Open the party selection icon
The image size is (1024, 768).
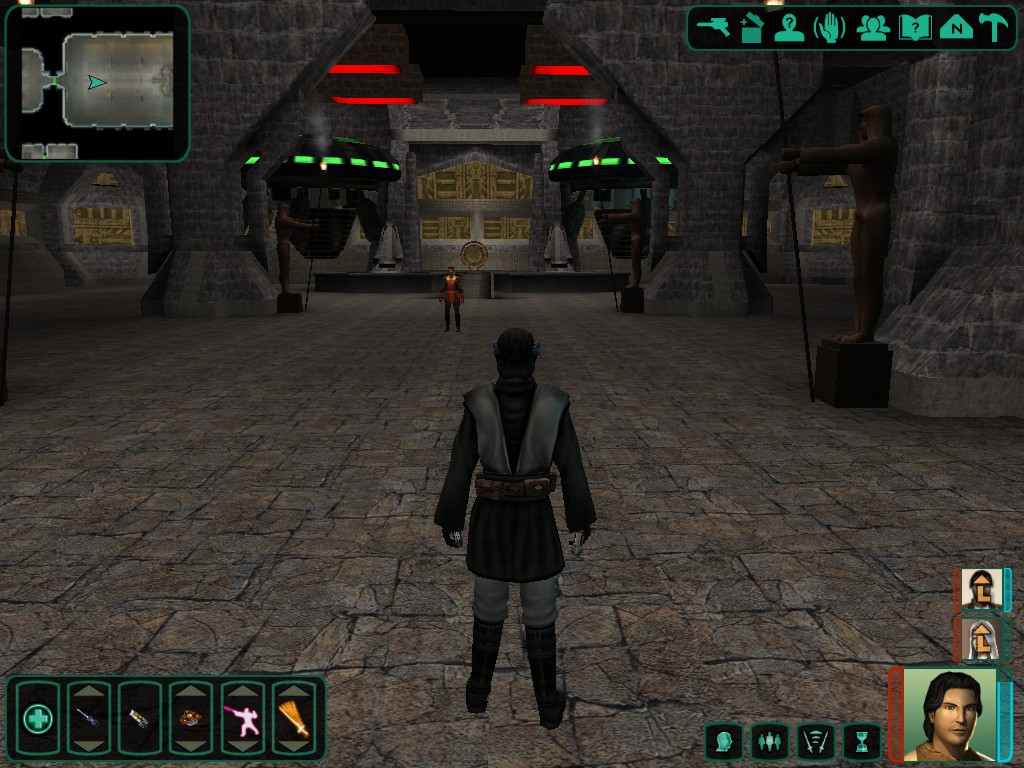point(873,28)
